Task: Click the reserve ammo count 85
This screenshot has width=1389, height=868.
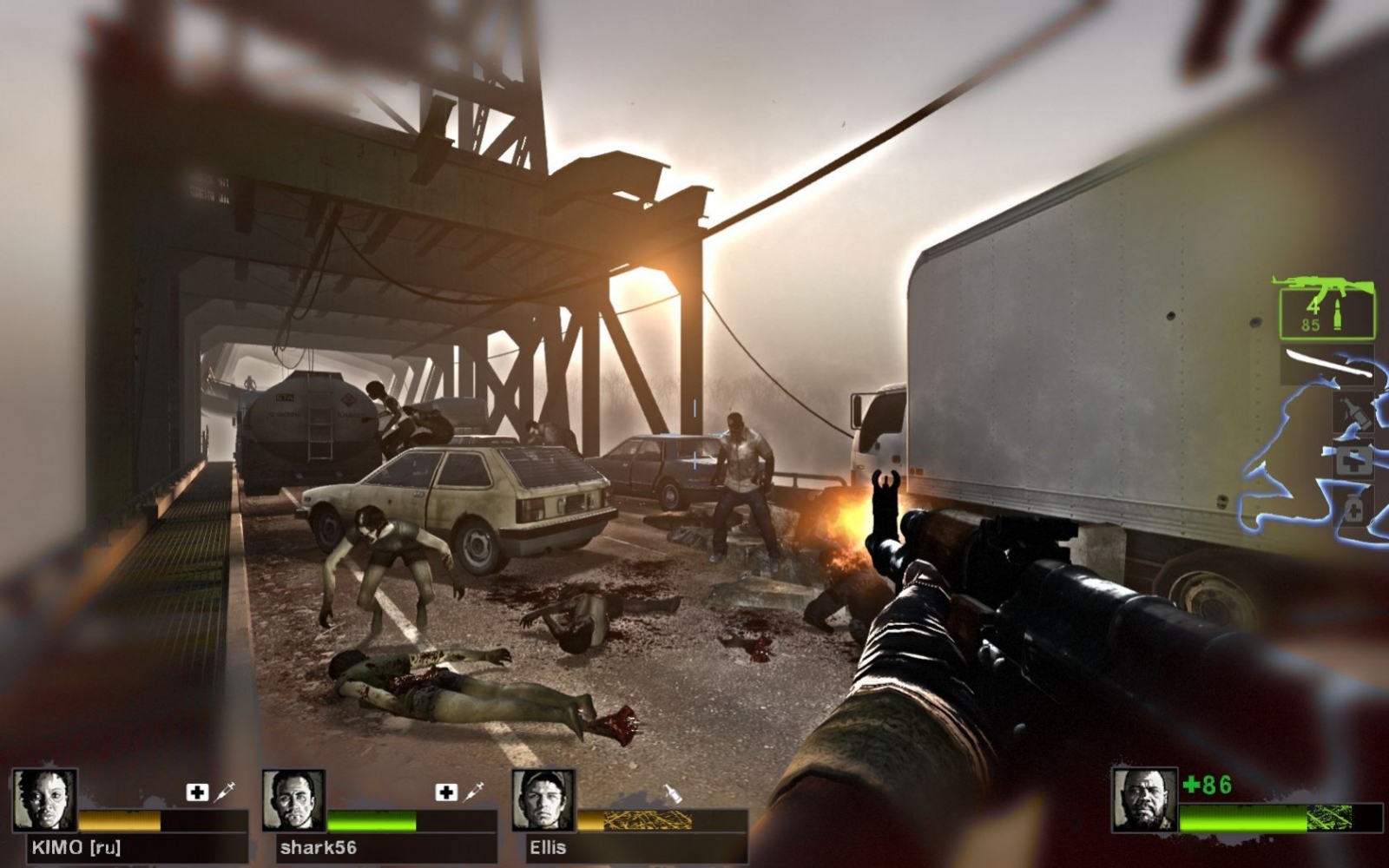Action: tap(1310, 325)
